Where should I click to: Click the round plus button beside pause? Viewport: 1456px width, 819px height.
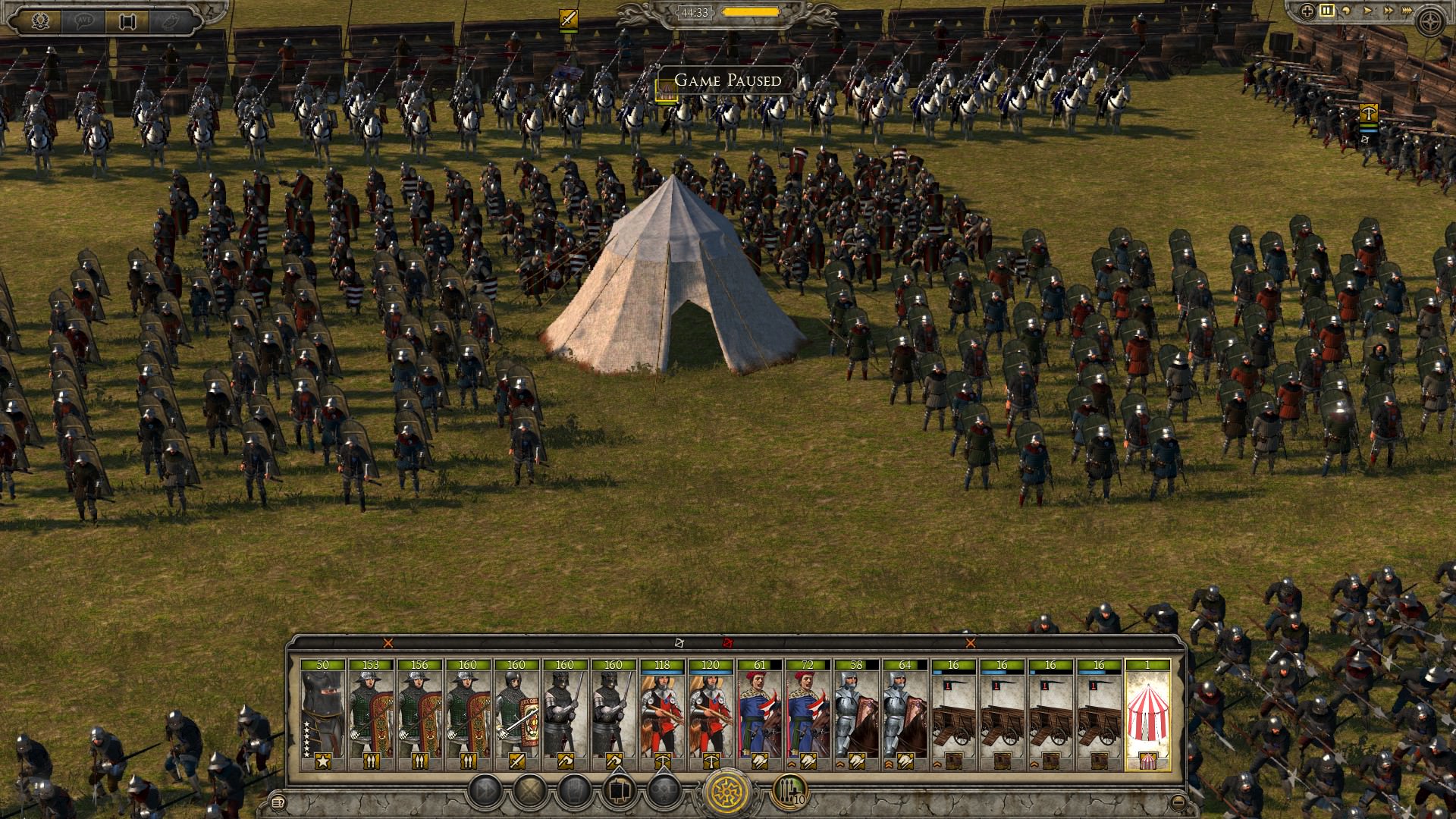tap(1307, 11)
